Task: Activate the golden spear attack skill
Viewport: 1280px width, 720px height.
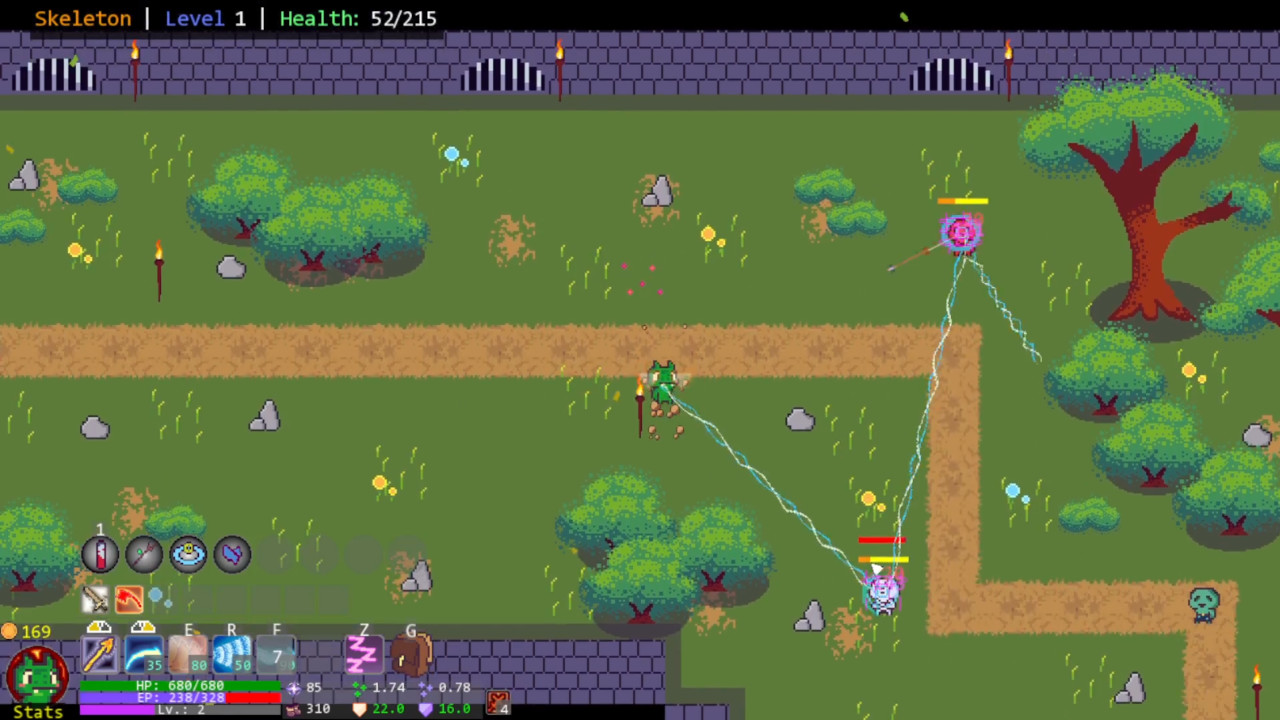Action: tap(99, 655)
